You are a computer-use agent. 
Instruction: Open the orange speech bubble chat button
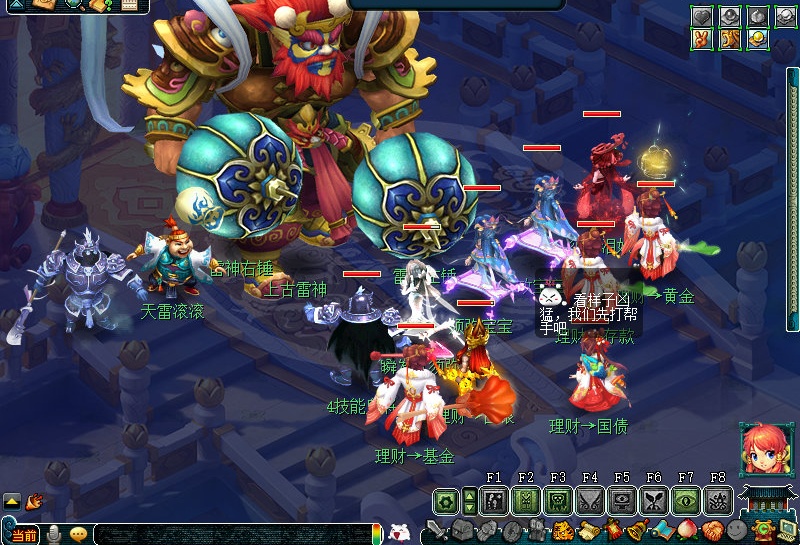78,534
